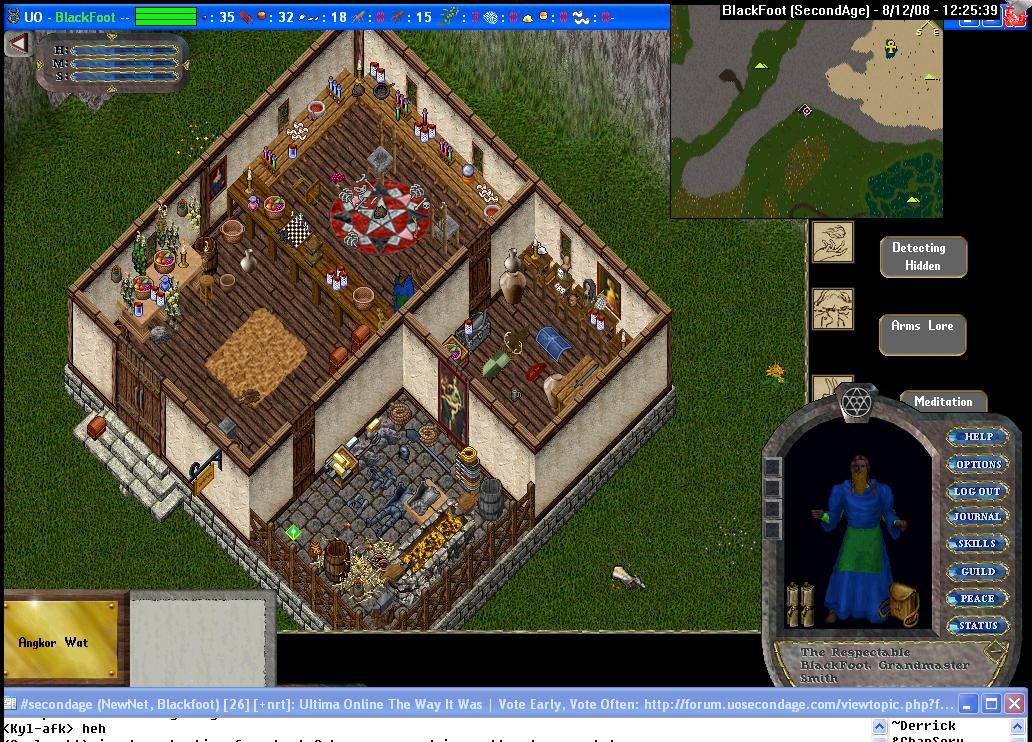
Task: Click the Log Out button
Action: (x=977, y=491)
